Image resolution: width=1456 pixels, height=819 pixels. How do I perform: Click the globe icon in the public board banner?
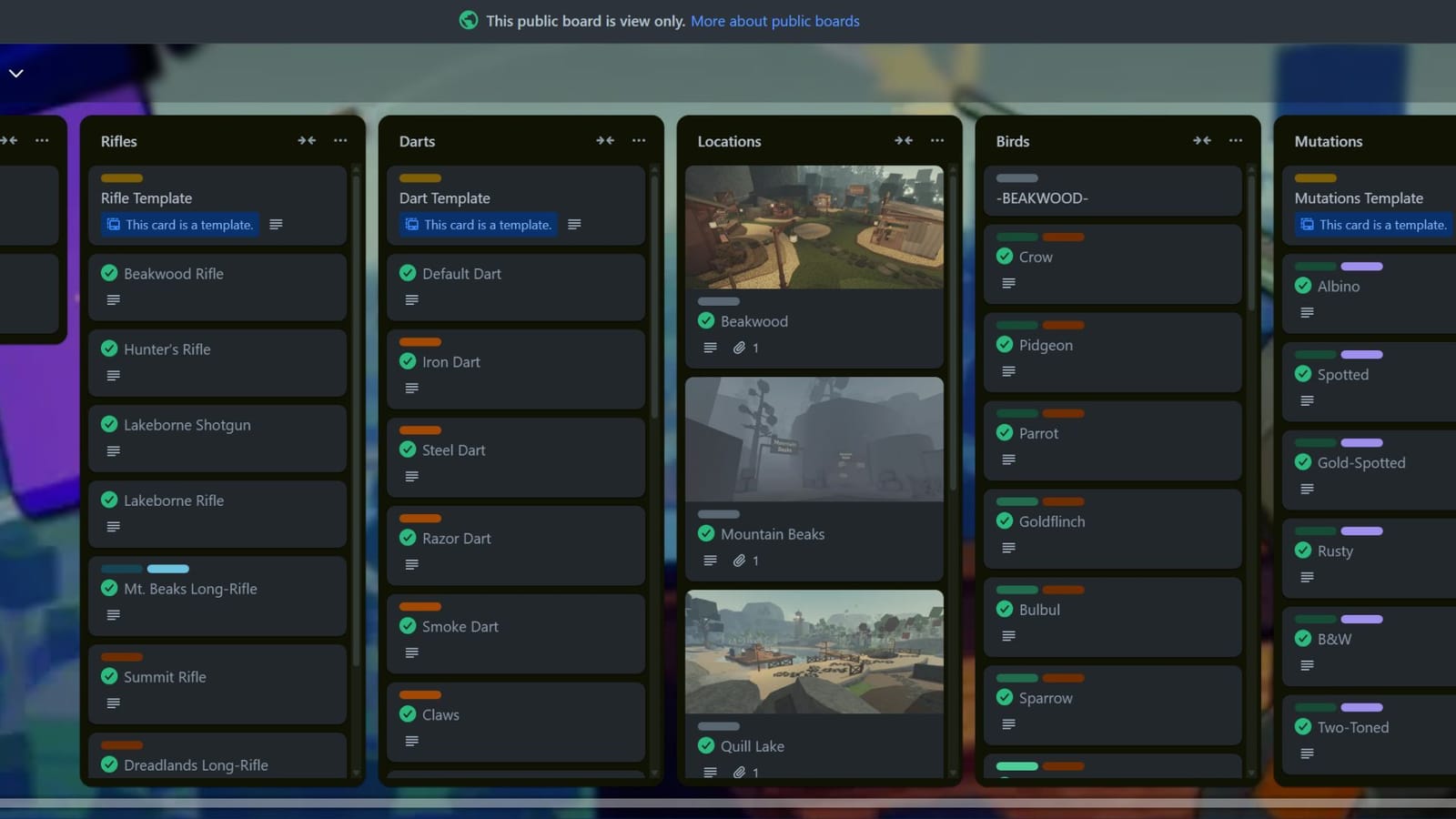(469, 20)
